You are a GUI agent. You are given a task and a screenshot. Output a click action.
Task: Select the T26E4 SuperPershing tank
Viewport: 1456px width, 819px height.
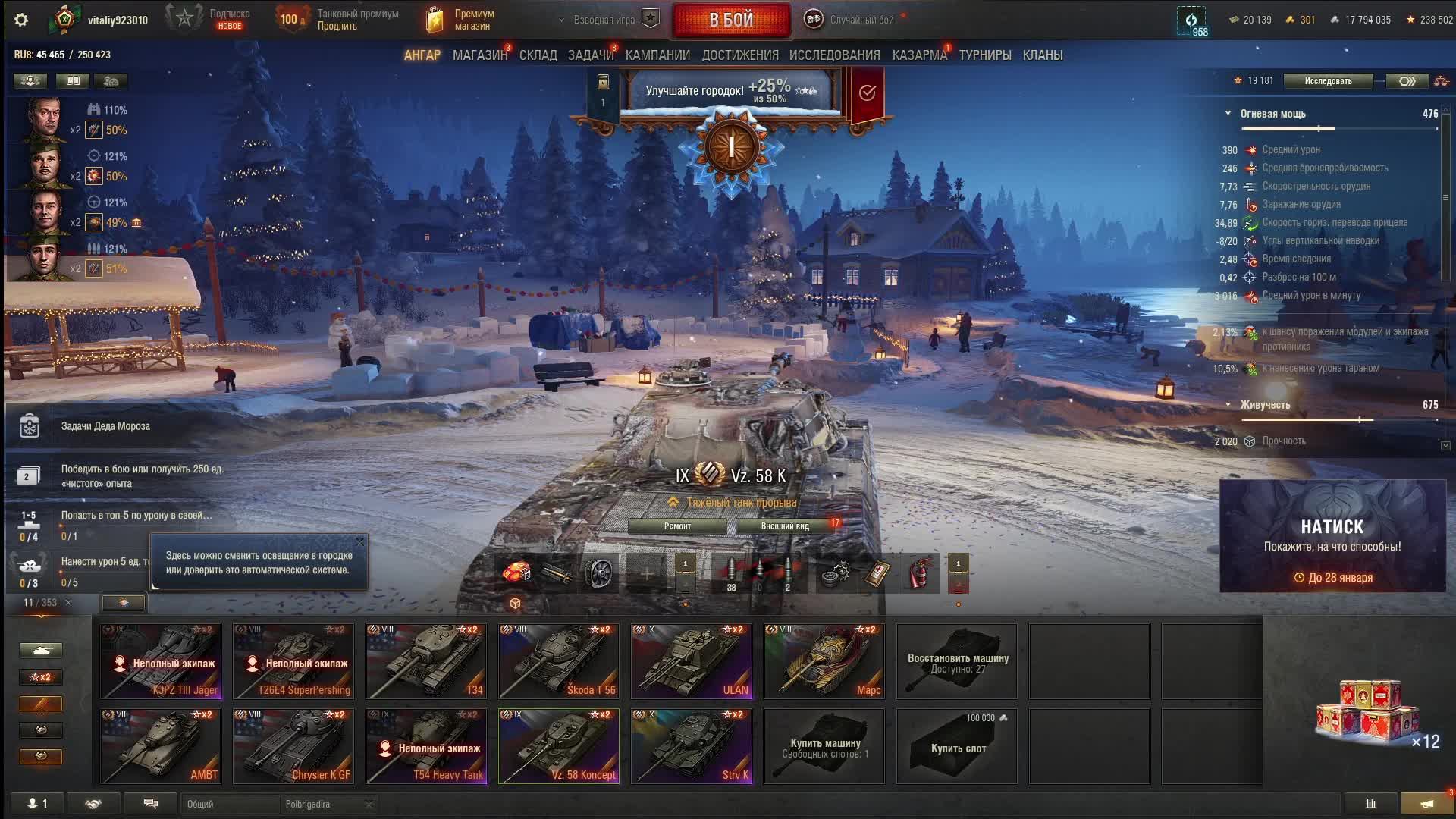293,661
